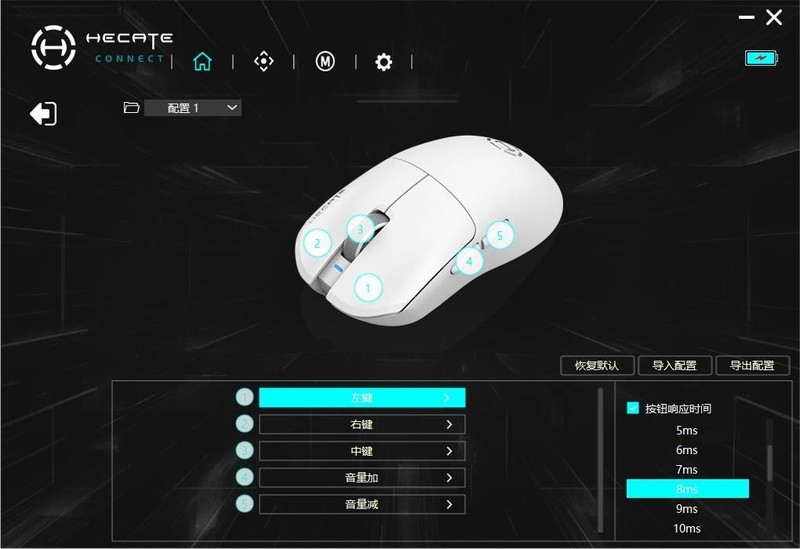Open the 音量加 assignment row
This screenshot has height=549, width=800.
(362, 478)
